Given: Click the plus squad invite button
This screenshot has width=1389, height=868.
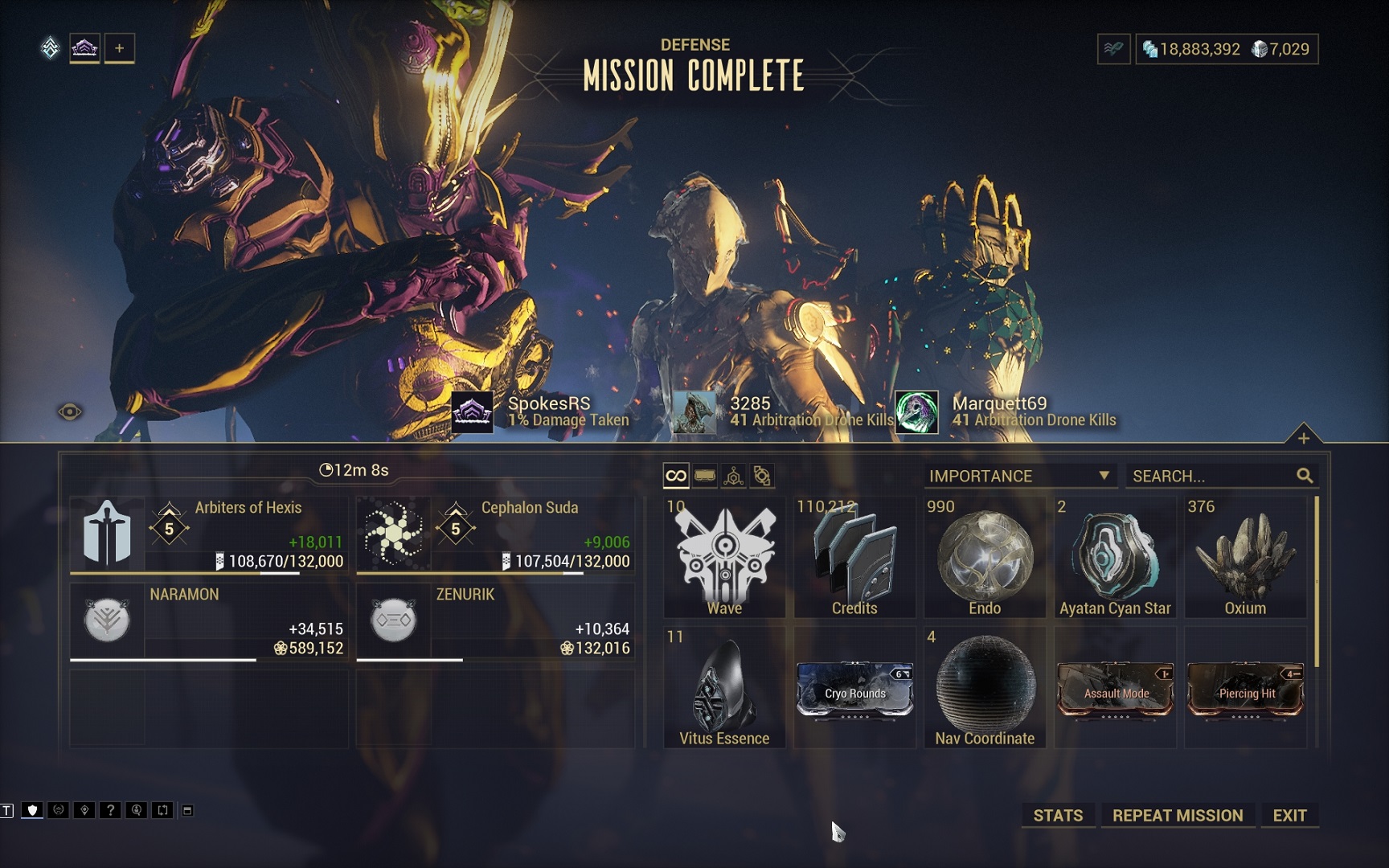Looking at the screenshot, I should pyautogui.click(x=119, y=48).
